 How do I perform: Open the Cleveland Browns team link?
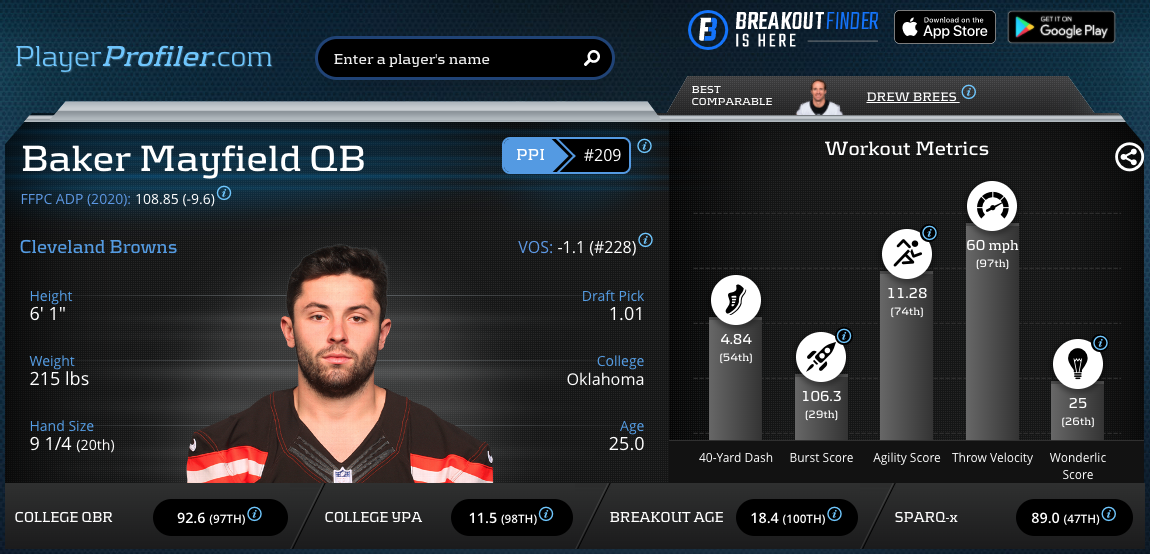click(98, 247)
